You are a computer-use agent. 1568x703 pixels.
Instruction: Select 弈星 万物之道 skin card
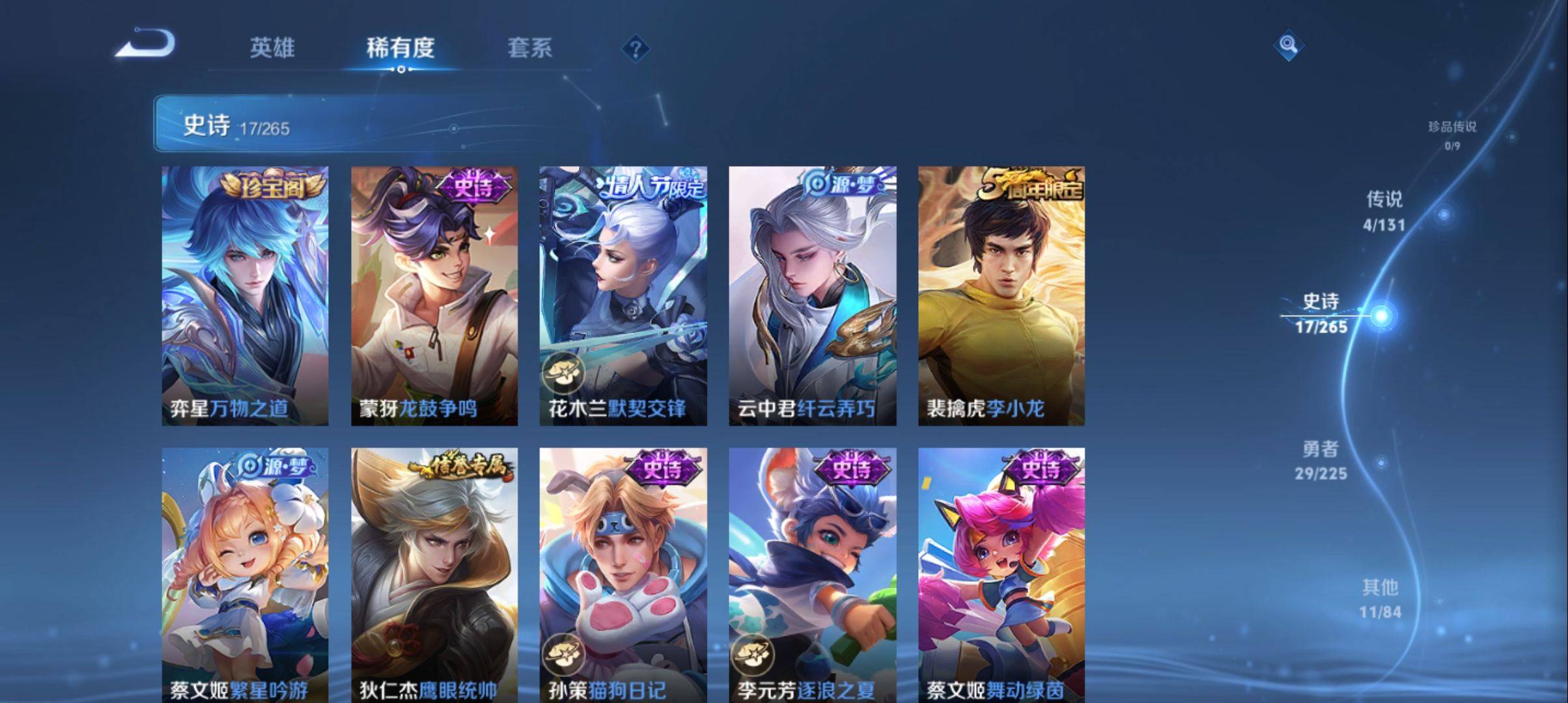(x=245, y=296)
